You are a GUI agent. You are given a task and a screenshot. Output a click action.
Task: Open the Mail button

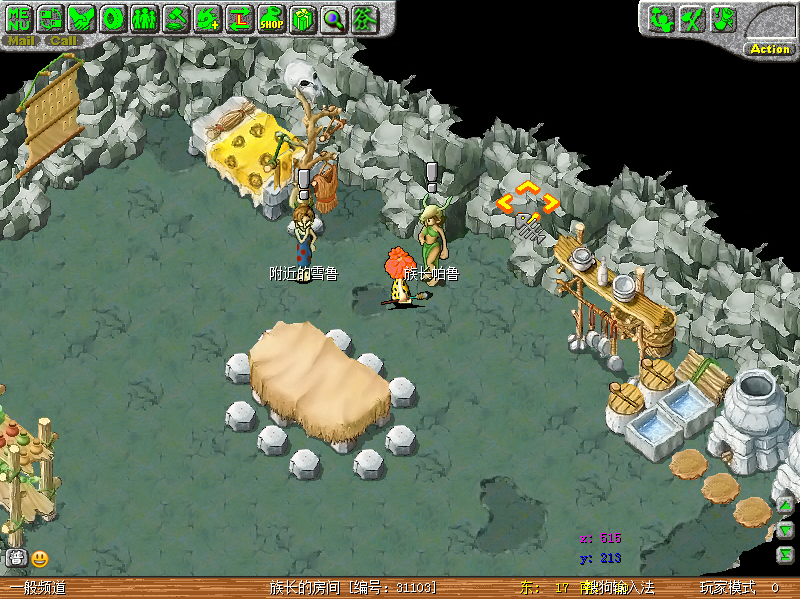pos(21,41)
